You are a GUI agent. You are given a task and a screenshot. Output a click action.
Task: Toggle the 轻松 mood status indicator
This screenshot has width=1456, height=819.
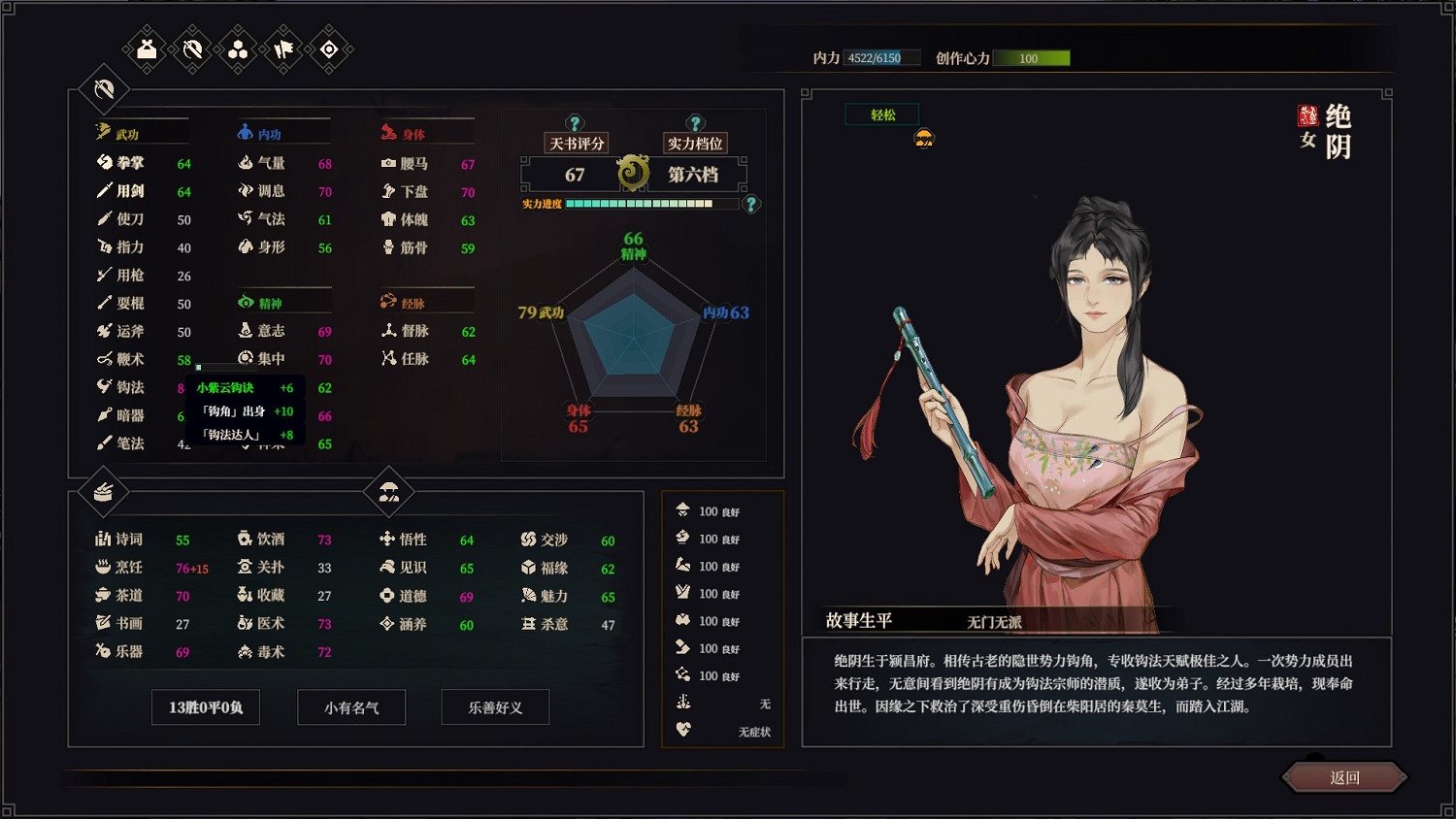880,114
